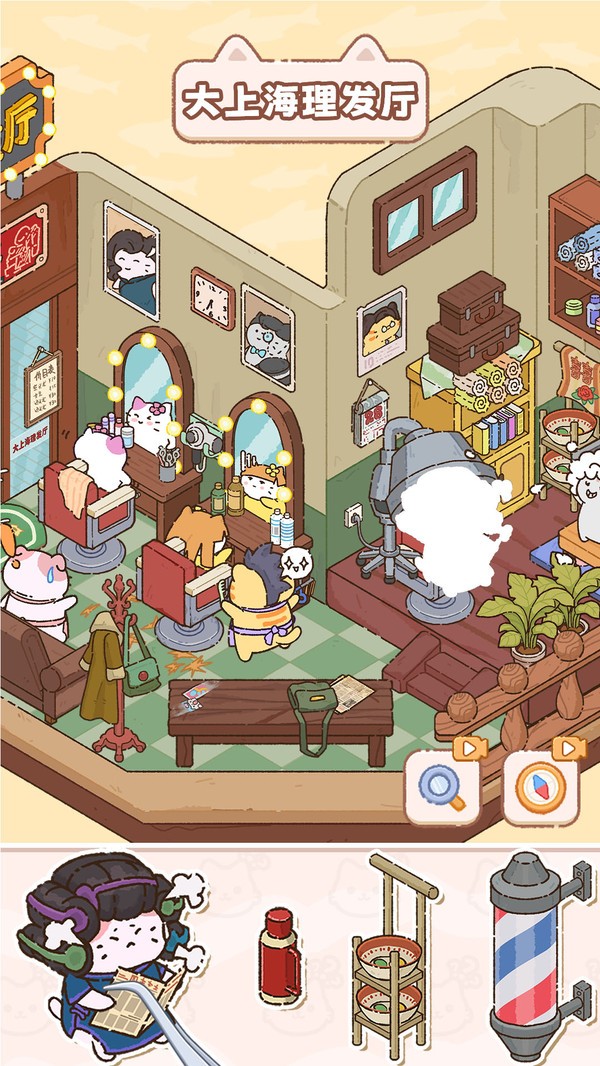
Task: Tap the compass hint button
Action: pos(541,787)
